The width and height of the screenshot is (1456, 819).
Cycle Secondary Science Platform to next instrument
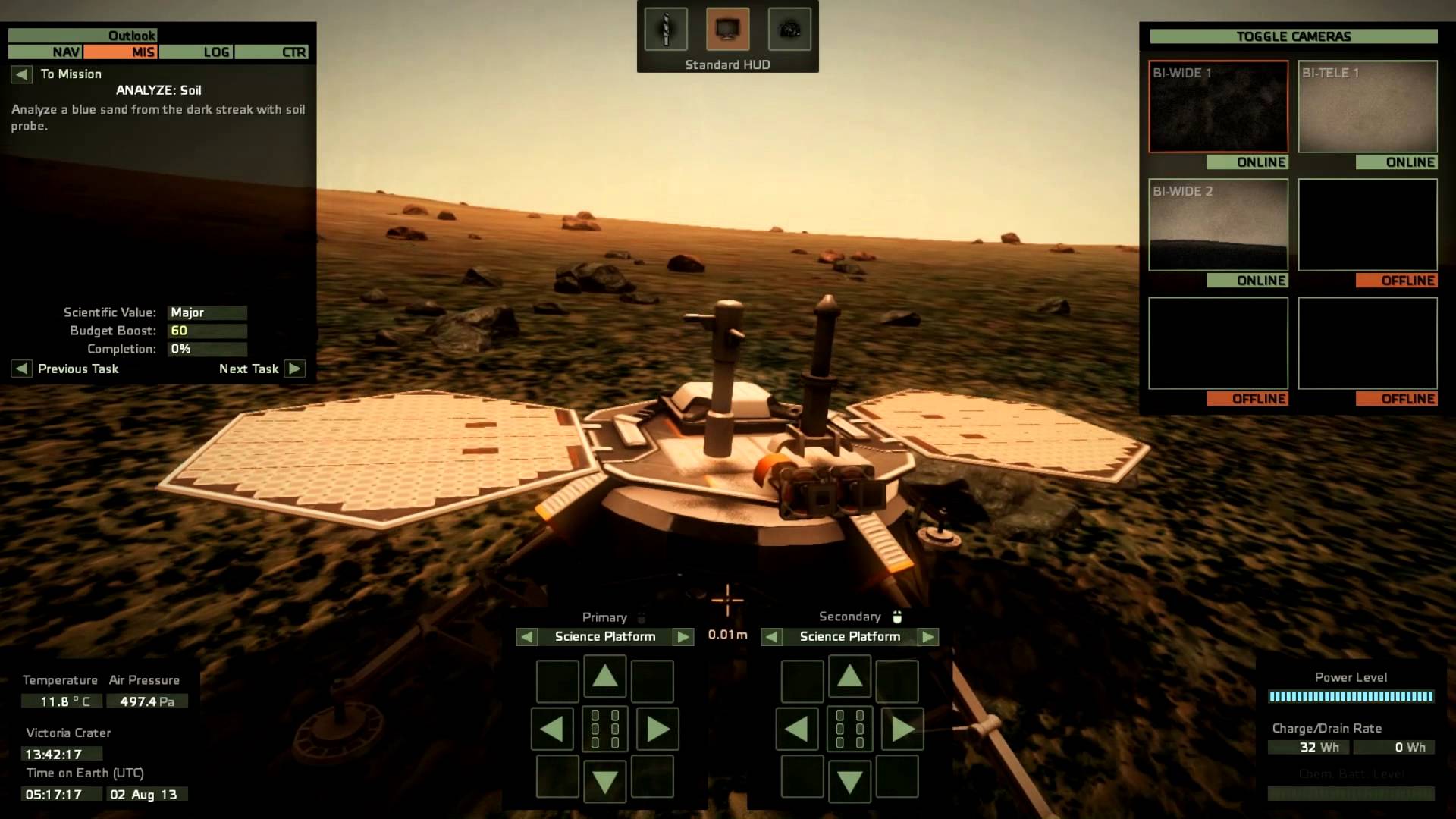(x=928, y=637)
